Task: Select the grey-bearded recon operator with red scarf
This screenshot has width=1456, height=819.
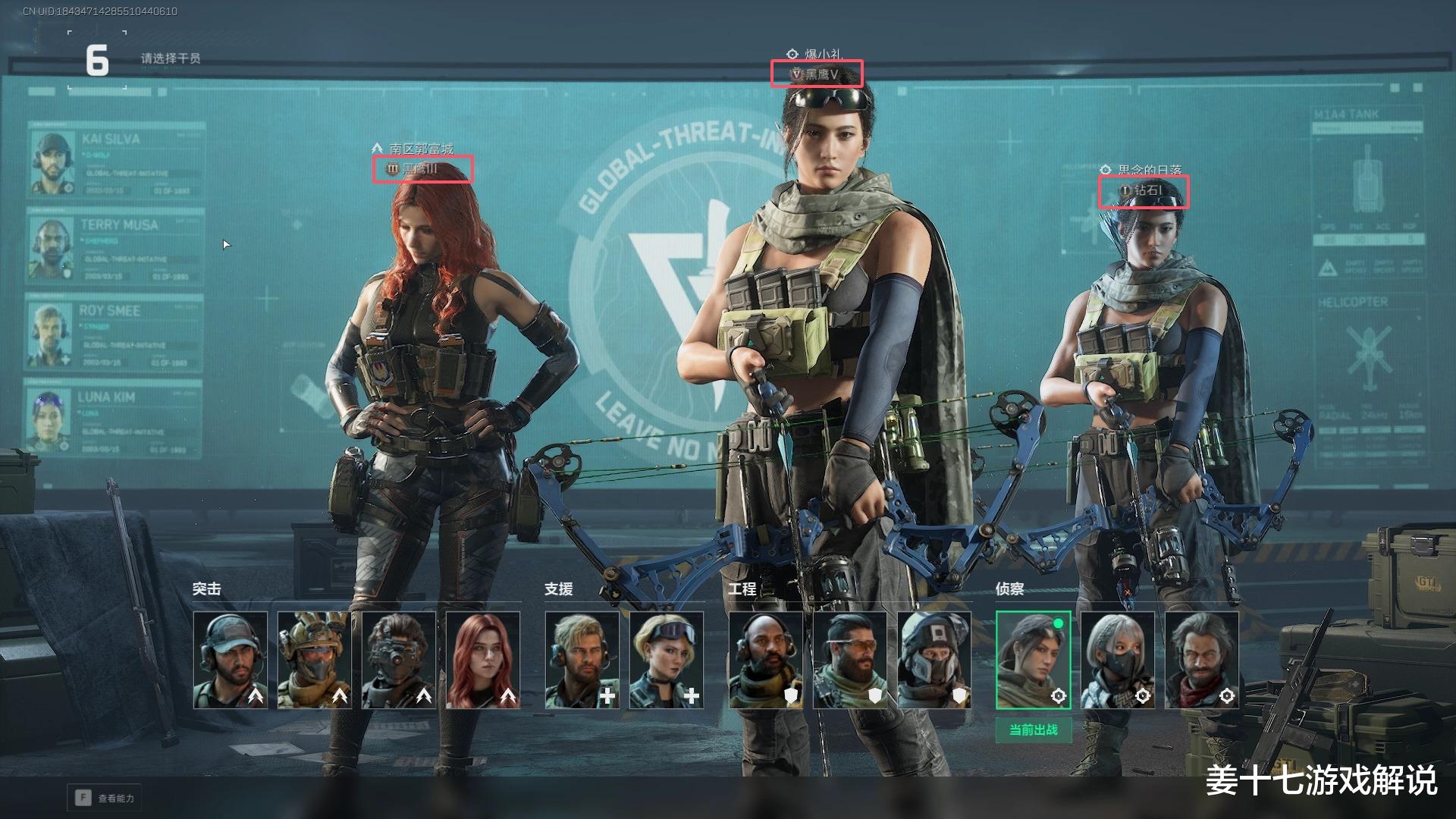Action: [x=1202, y=660]
